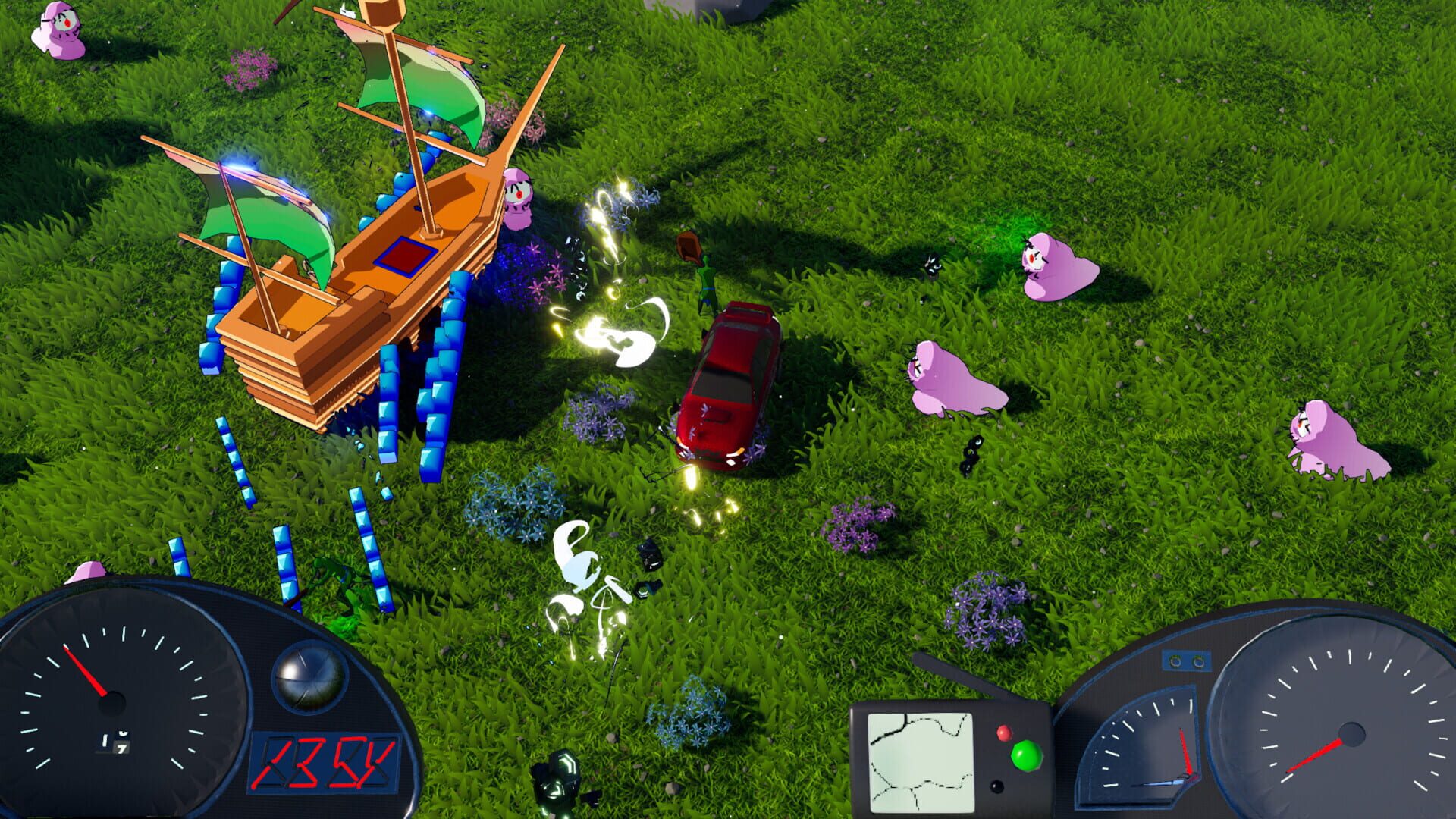Select the green character near the car
Image resolution: width=1456 pixels, height=819 pixels.
(x=705, y=281)
